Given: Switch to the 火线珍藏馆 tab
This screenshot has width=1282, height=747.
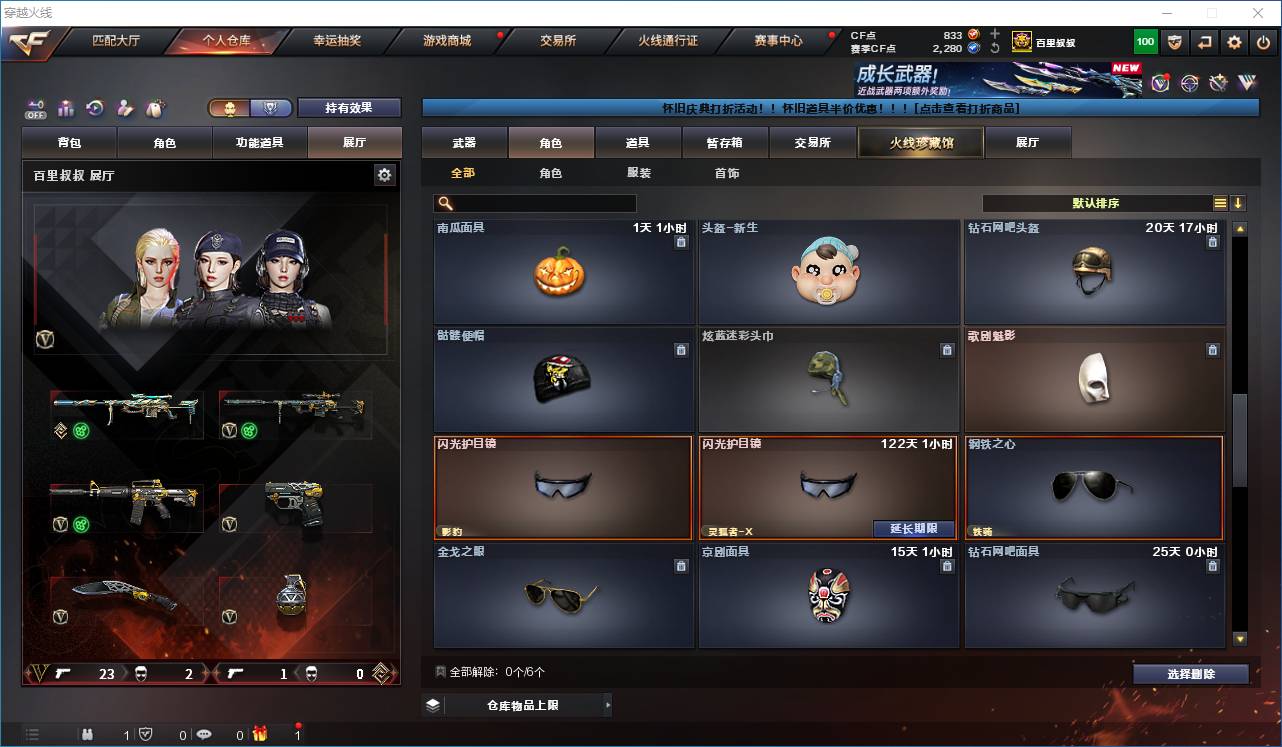Looking at the screenshot, I should [x=919, y=142].
